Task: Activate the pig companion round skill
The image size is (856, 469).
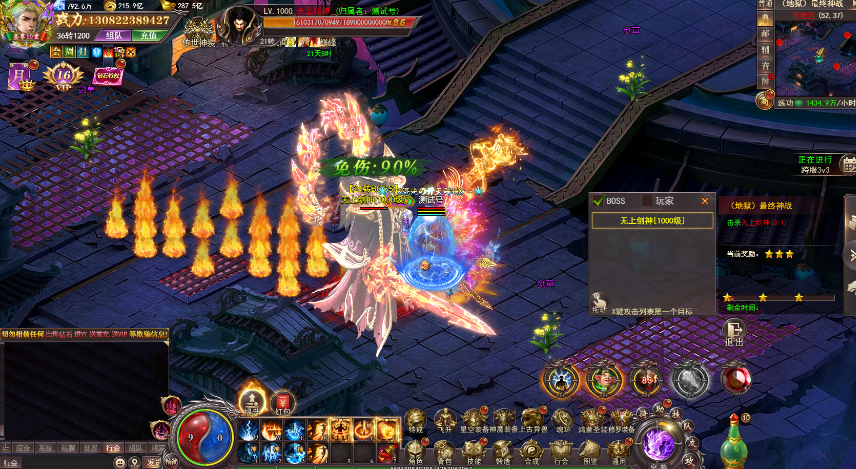Action: [x=604, y=379]
